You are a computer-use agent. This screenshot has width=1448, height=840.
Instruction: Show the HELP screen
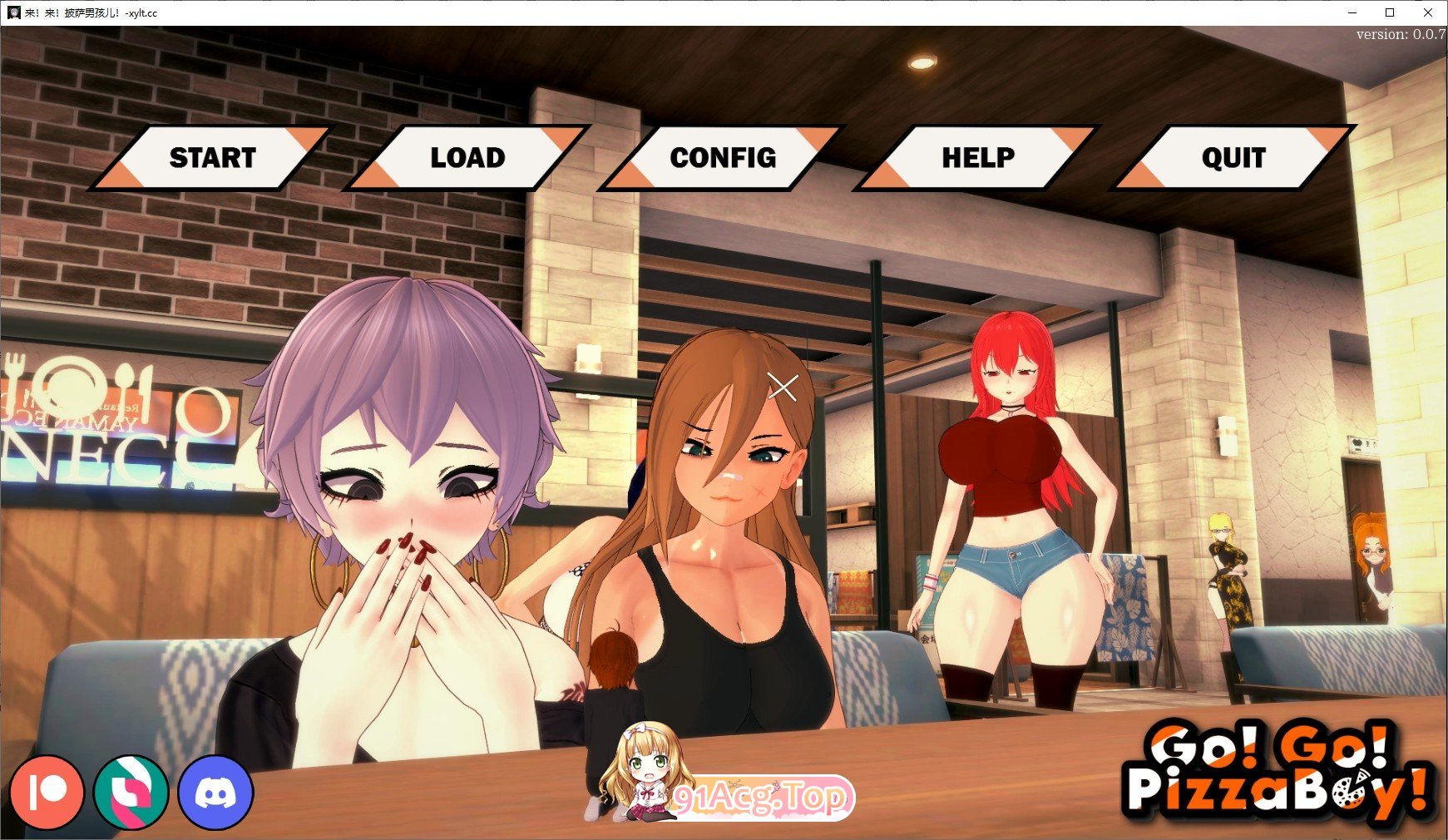[978, 158]
